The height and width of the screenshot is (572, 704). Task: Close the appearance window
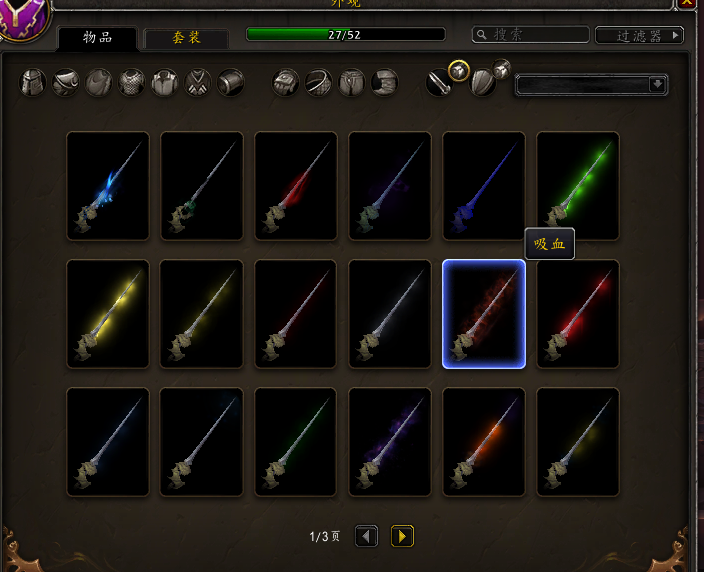688,3
